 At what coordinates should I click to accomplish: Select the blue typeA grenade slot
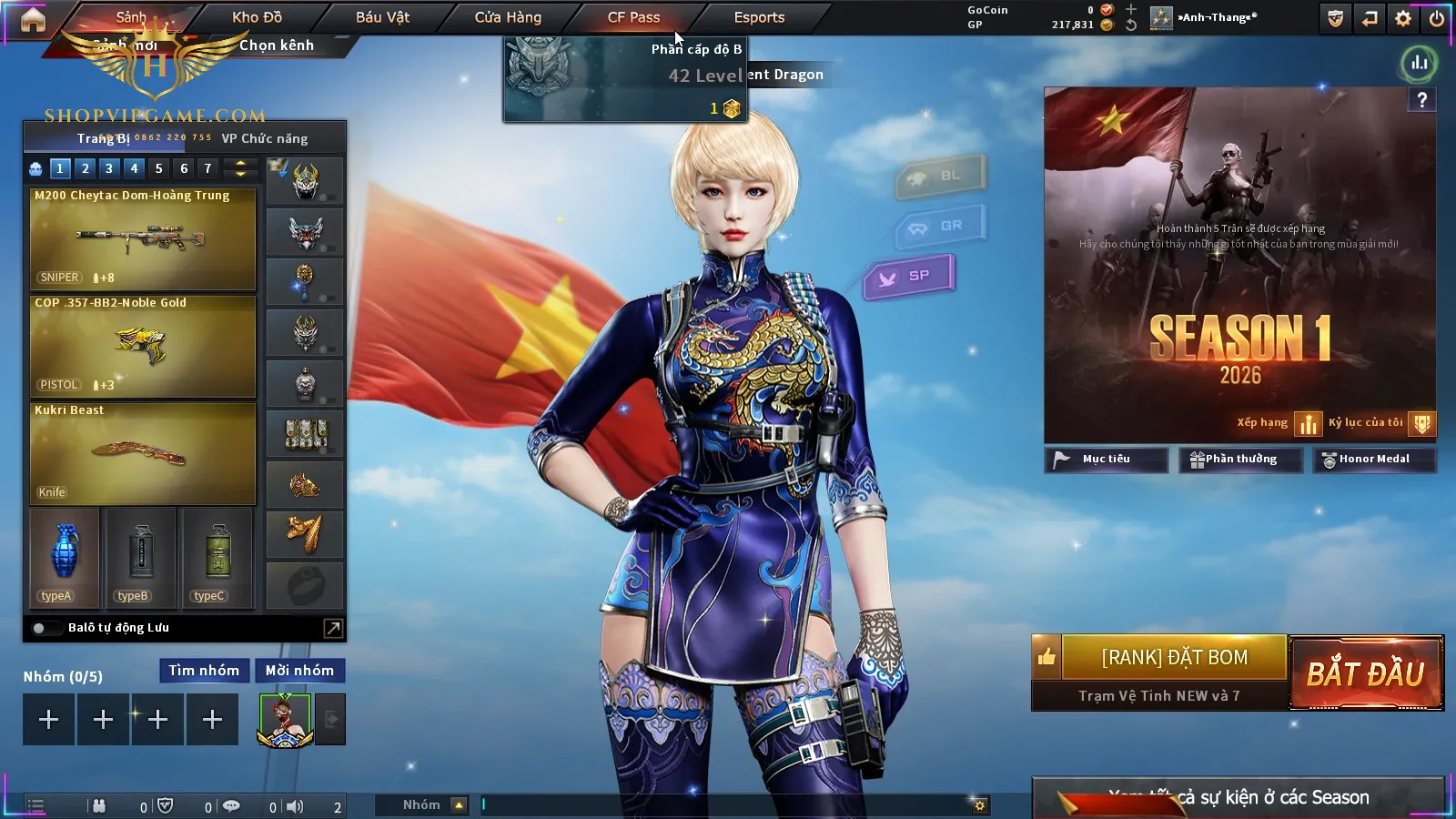(x=65, y=557)
